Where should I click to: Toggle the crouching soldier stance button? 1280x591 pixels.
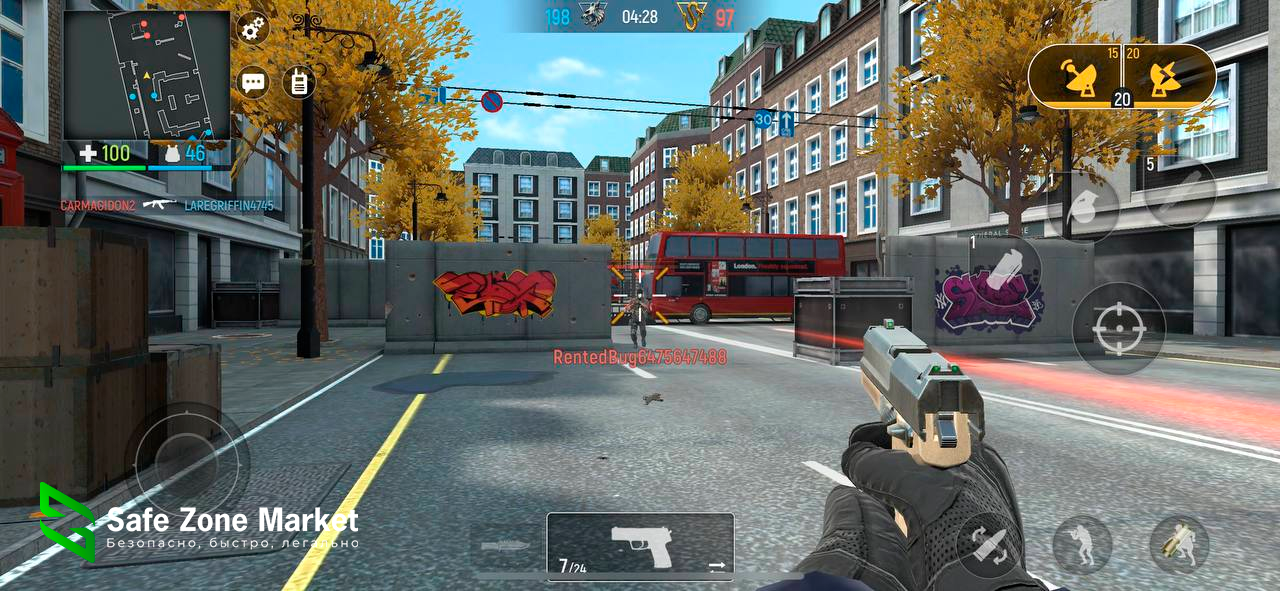pos(1082,545)
